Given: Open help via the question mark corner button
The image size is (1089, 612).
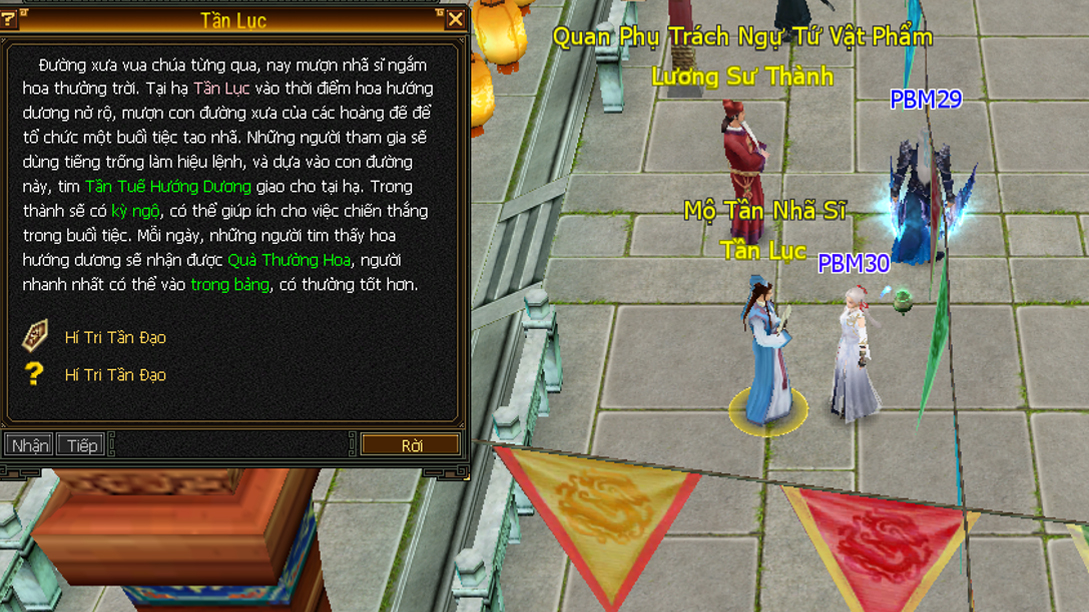Looking at the screenshot, I should click(9, 19).
